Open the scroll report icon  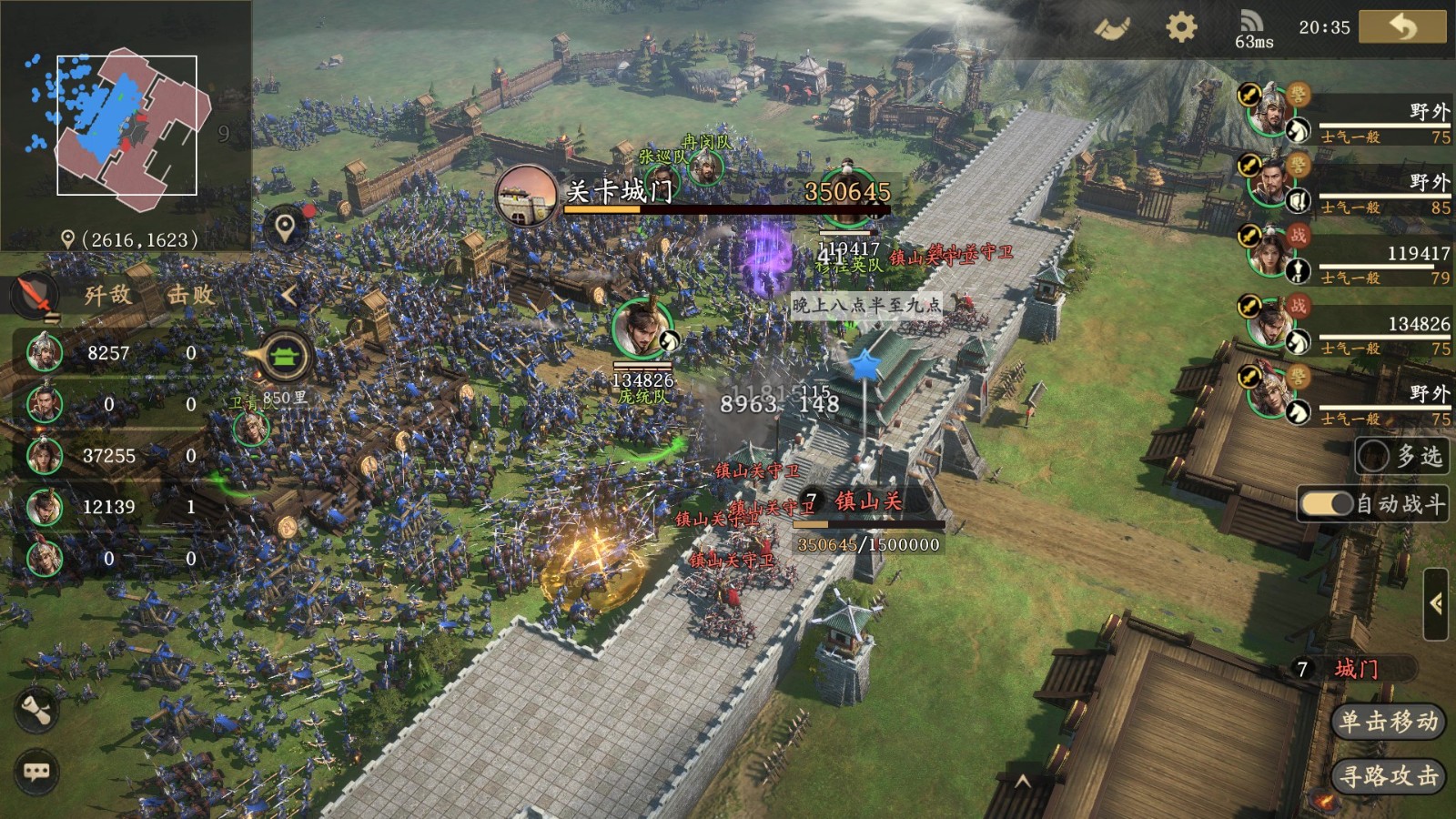tap(36, 710)
